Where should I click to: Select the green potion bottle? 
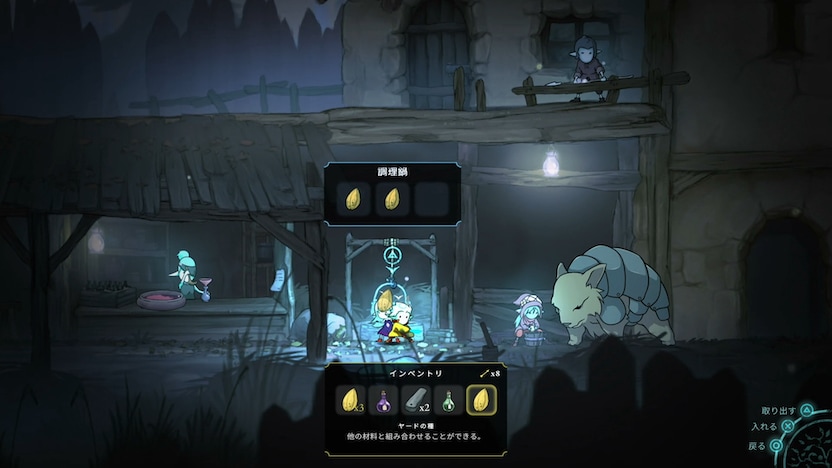coord(450,402)
